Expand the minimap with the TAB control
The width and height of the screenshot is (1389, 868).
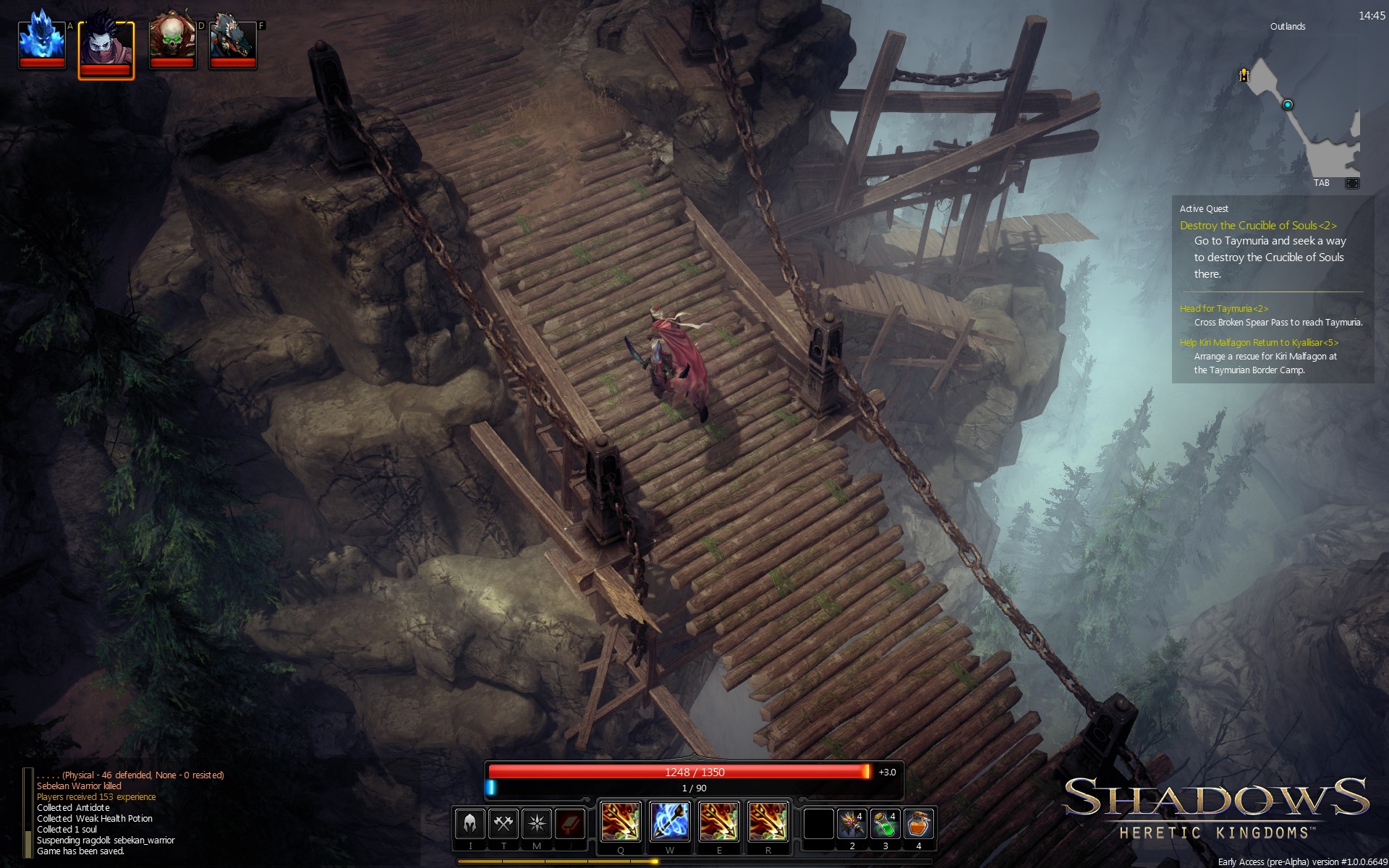coord(1321,183)
